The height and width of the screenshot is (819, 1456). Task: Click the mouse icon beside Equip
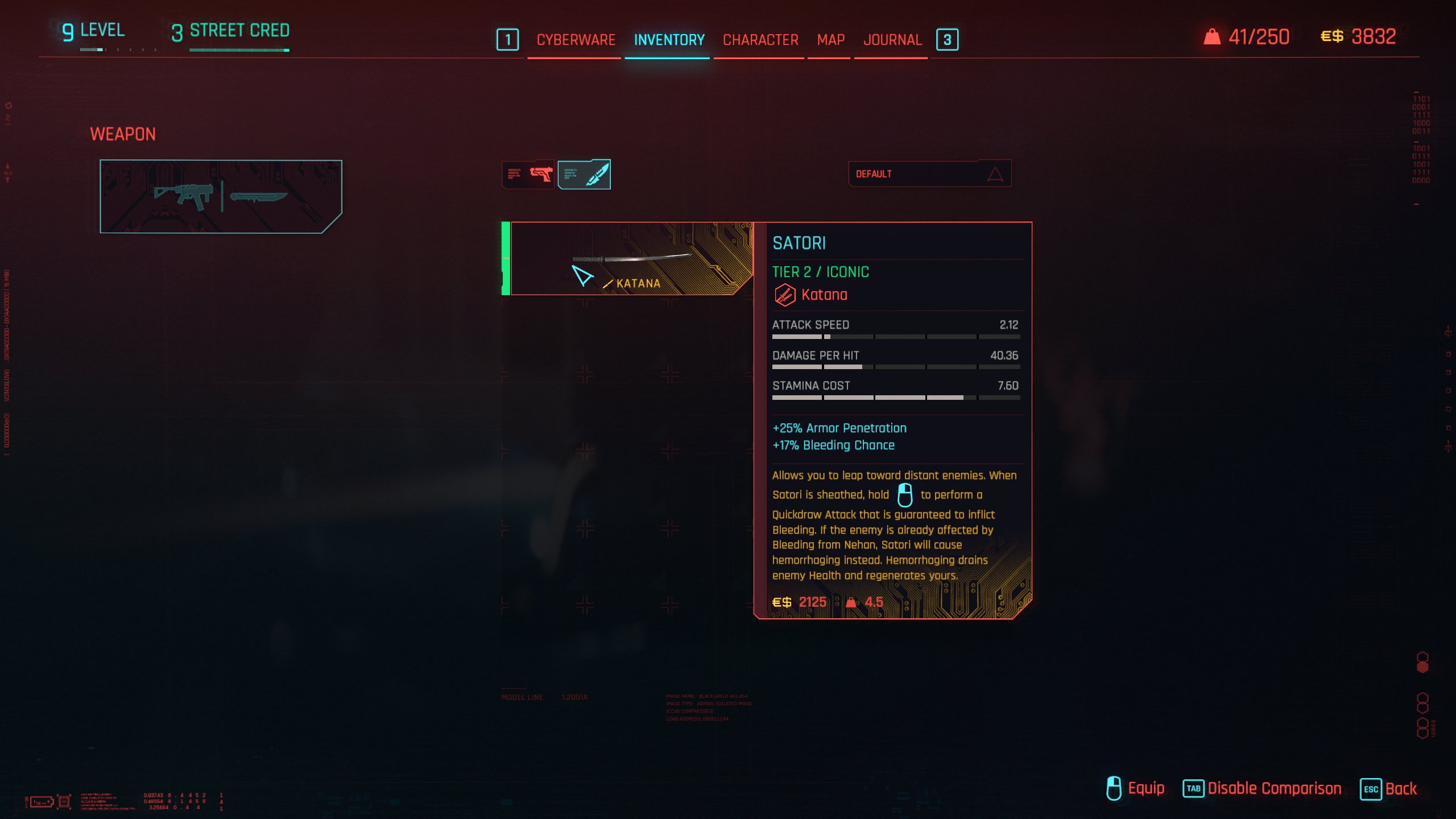pyautogui.click(x=1113, y=788)
